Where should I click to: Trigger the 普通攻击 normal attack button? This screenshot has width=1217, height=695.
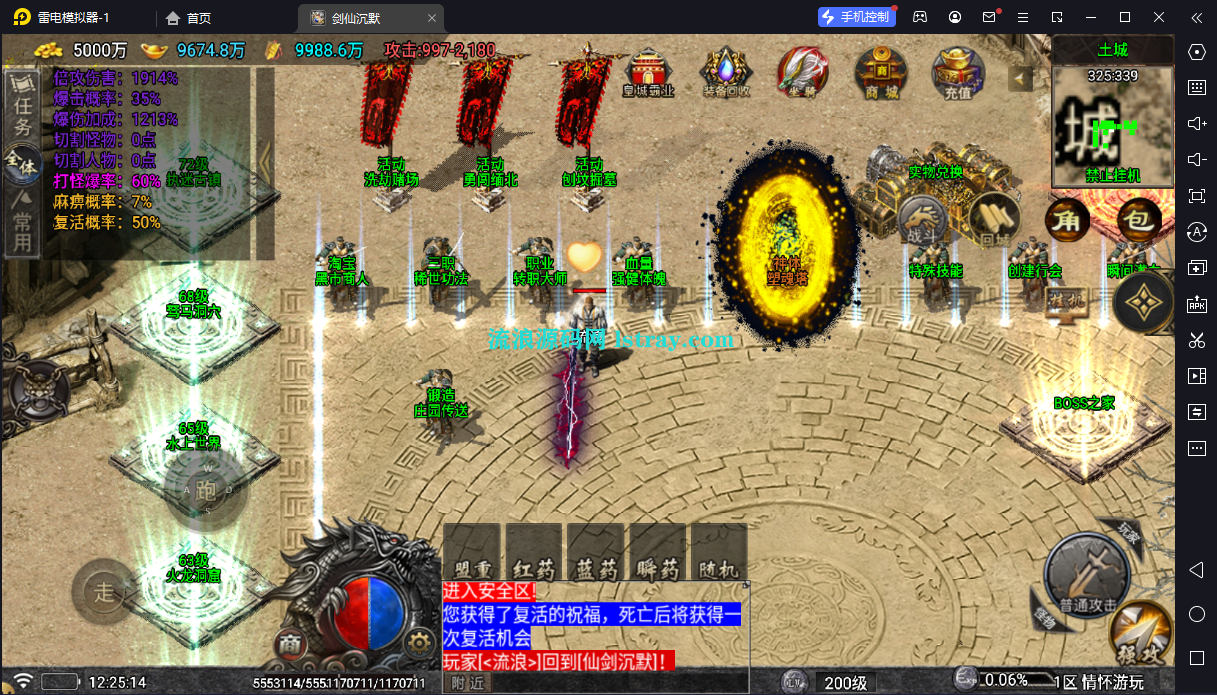pos(1087,577)
